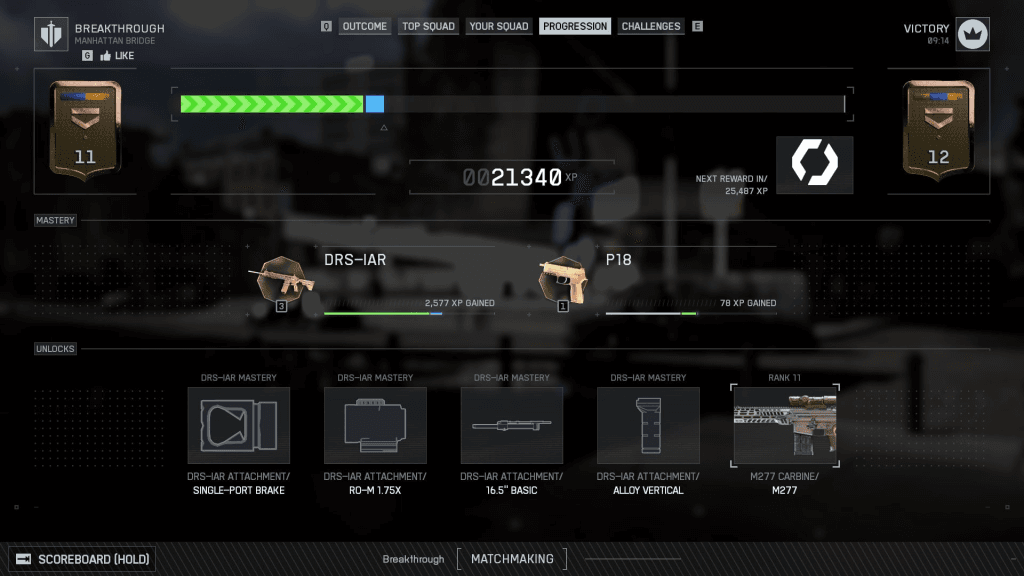This screenshot has height=576, width=1024.
Task: Click the Matchmaking button
Action: coord(511,559)
